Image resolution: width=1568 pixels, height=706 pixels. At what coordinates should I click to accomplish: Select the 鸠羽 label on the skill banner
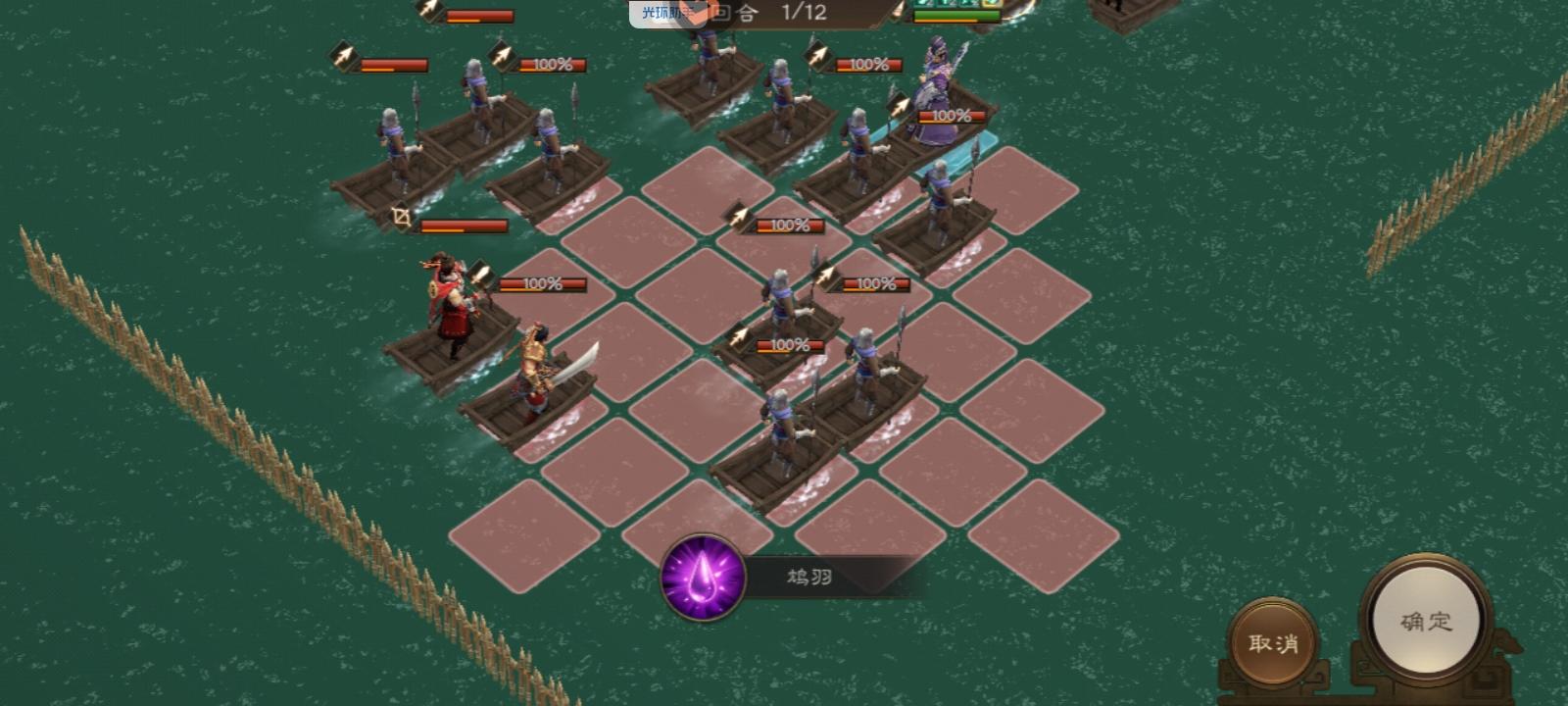coord(808,577)
